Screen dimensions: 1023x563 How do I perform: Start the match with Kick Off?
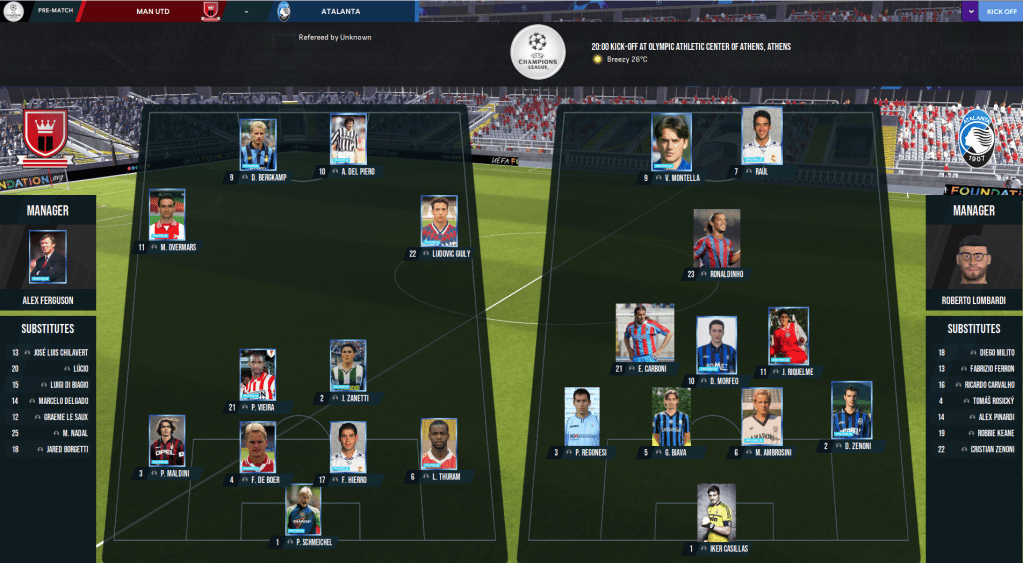click(x=1001, y=12)
